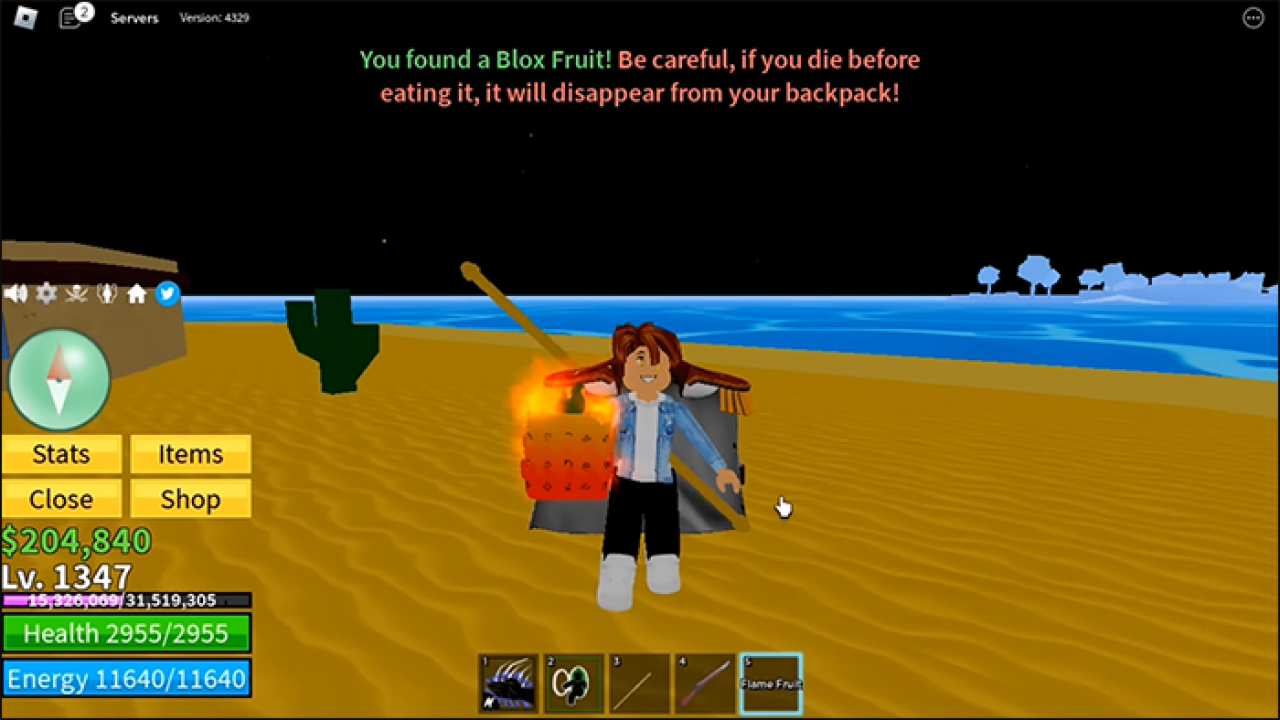Screen dimensions: 1280x720
Task: Click the Version: 4329 label
Action: click(x=214, y=17)
